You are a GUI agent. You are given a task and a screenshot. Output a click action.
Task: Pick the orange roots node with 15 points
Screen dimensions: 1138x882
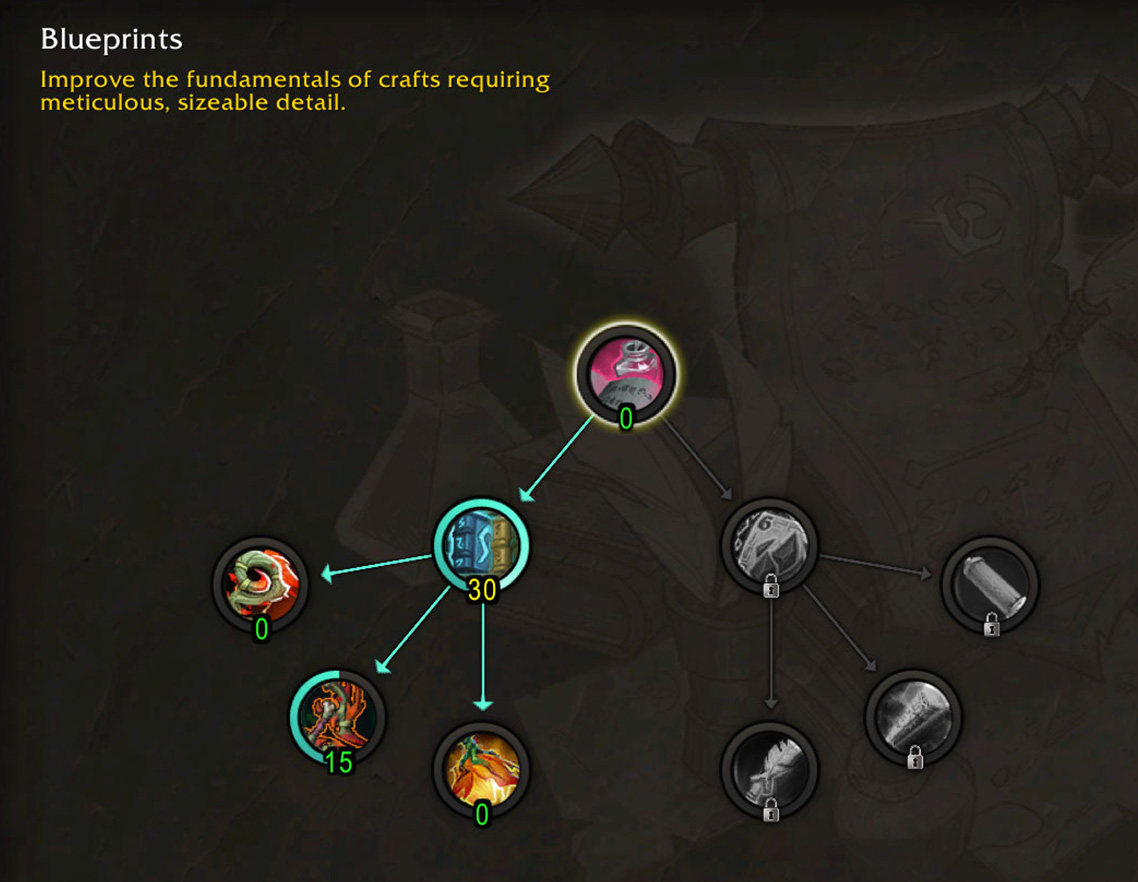click(338, 717)
